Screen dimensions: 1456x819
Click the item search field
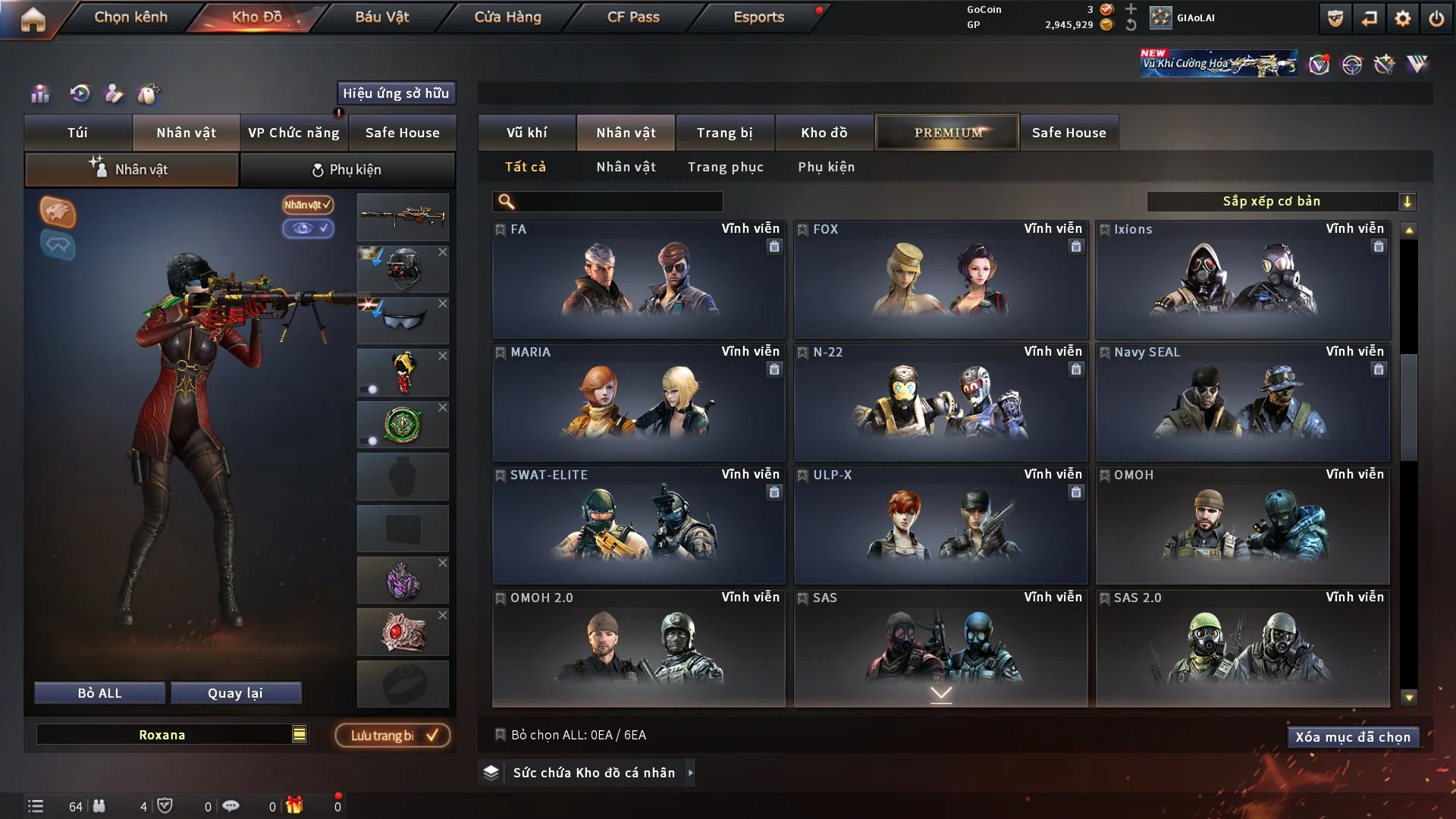[618, 202]
